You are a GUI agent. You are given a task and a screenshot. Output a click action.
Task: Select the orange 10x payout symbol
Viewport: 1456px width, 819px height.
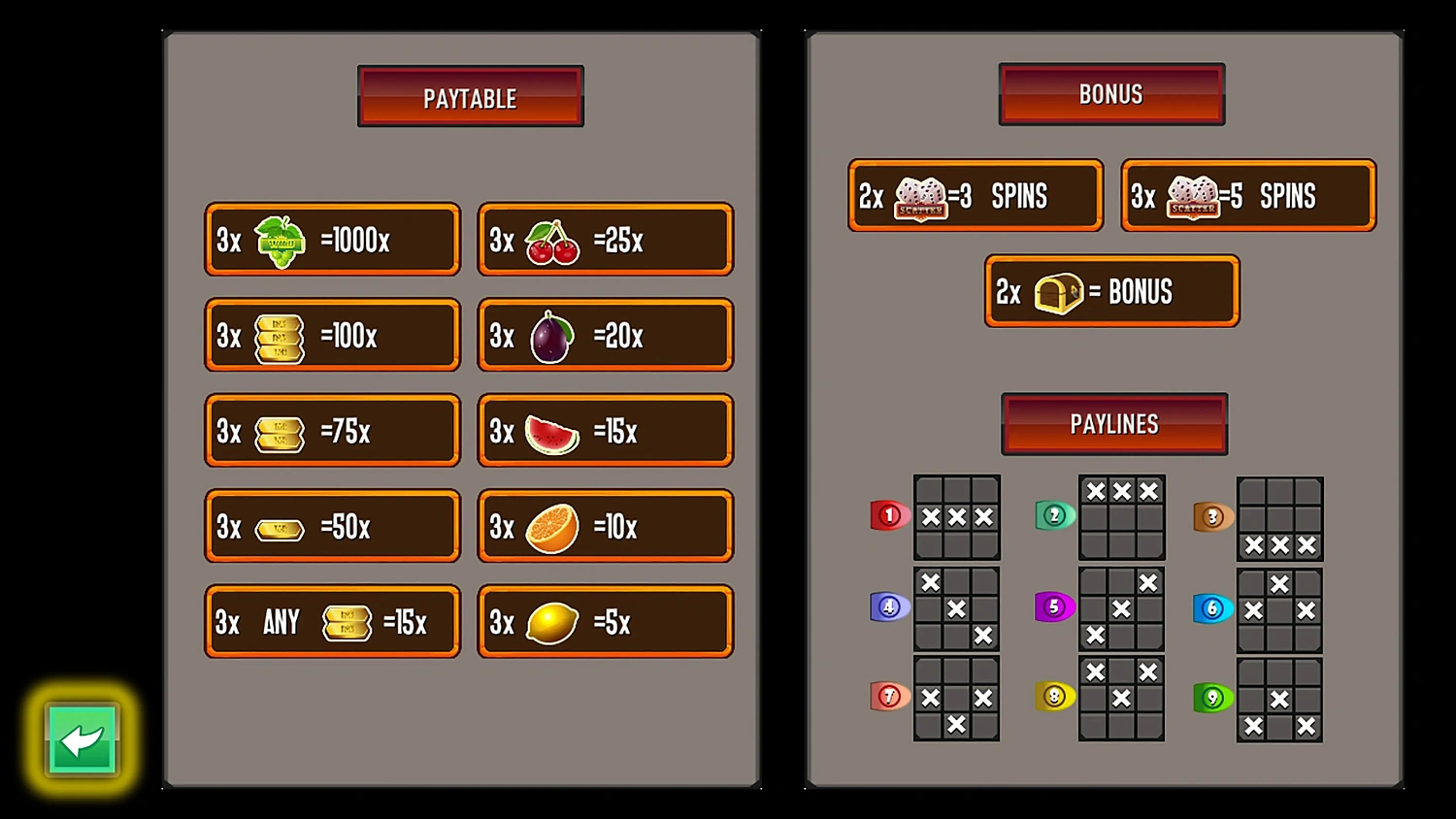[551, 527]
